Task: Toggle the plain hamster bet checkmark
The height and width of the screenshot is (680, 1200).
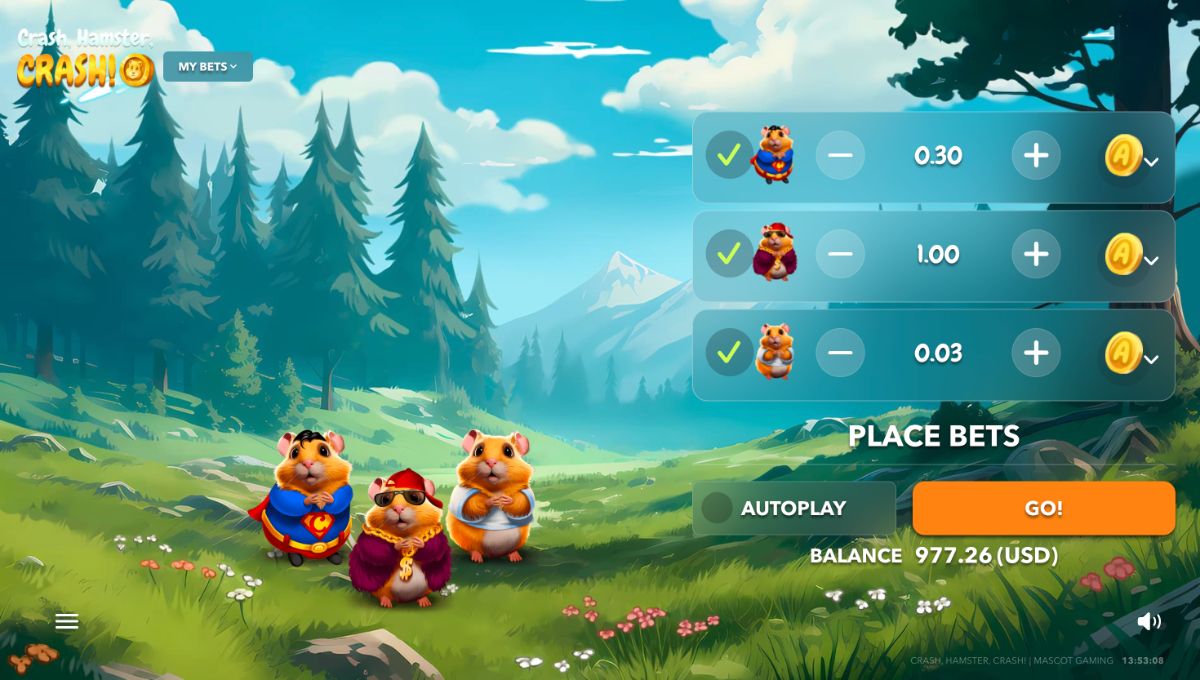Action: 729,352
